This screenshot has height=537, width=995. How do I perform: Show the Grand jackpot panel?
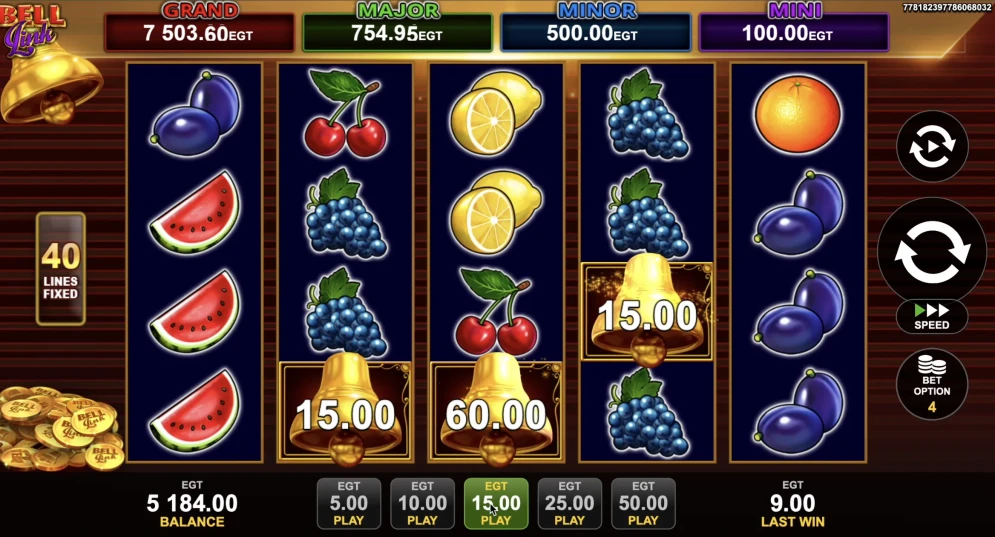200,30
